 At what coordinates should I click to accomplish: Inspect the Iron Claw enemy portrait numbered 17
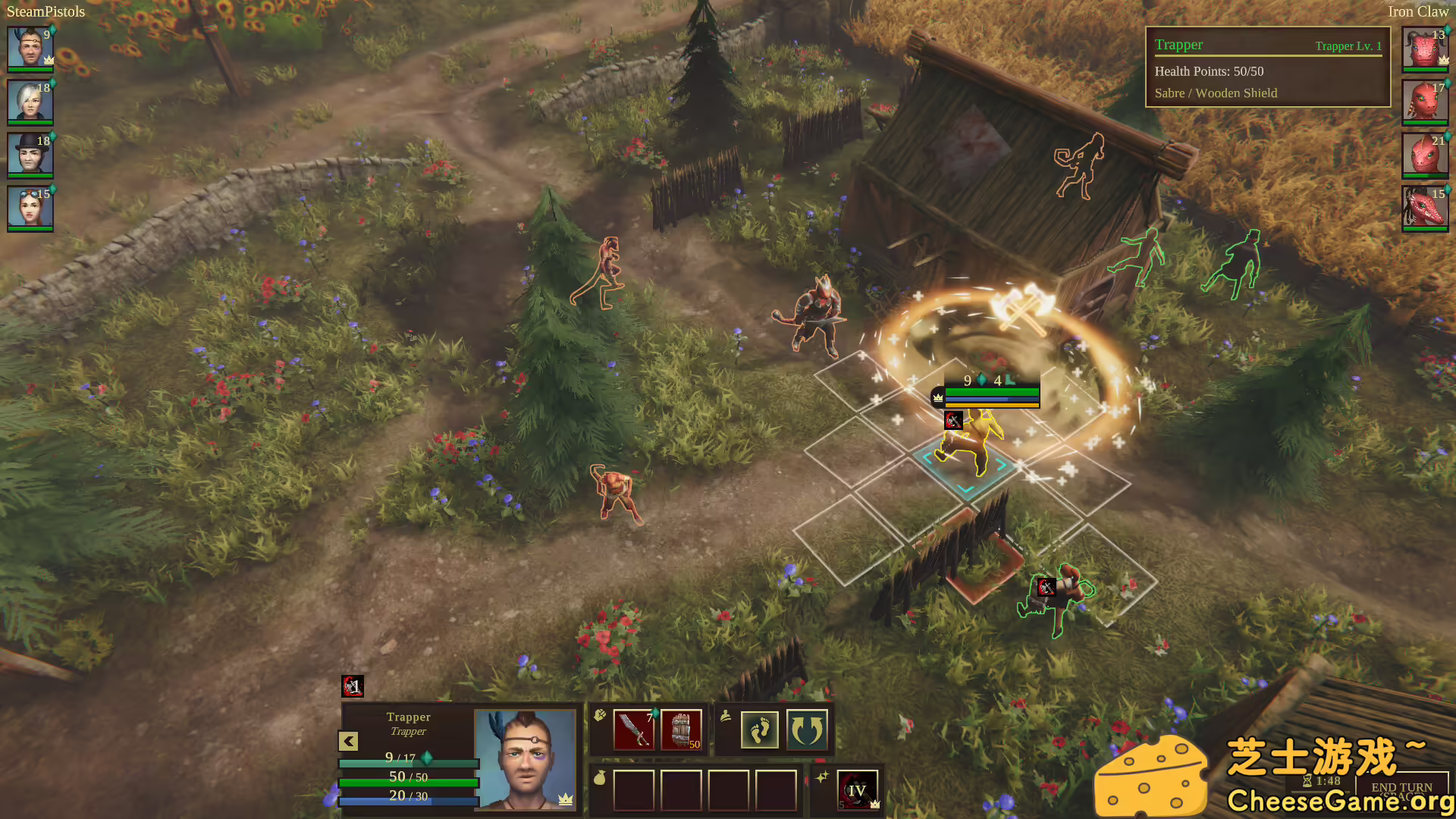click(1425, 102)
